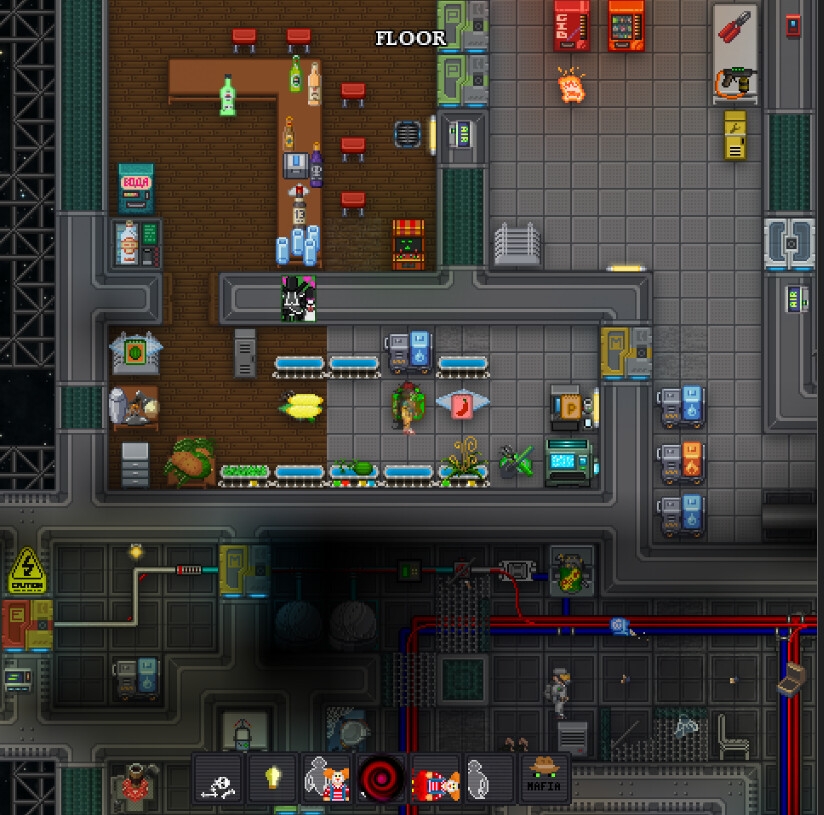The height and width of the screenshot is (815, 824).
Task: Open the Mafia button with fedora hat
Action: point(543,779)
